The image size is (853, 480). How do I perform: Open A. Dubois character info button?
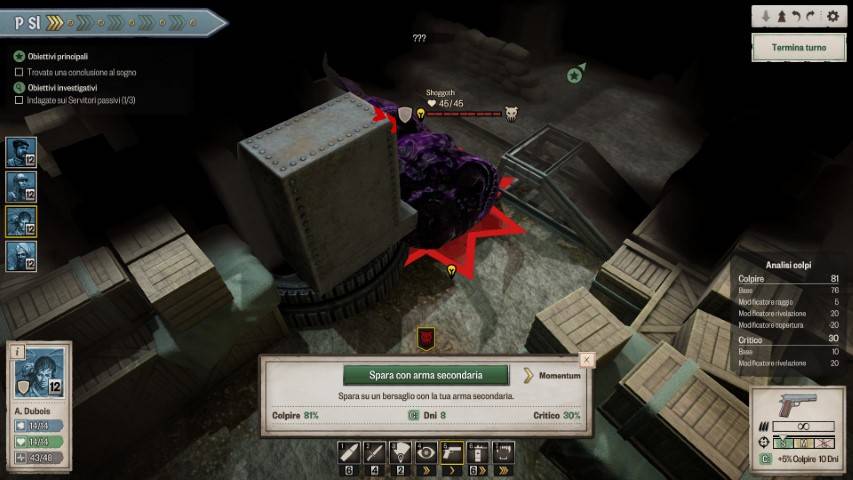click(17, 351)
